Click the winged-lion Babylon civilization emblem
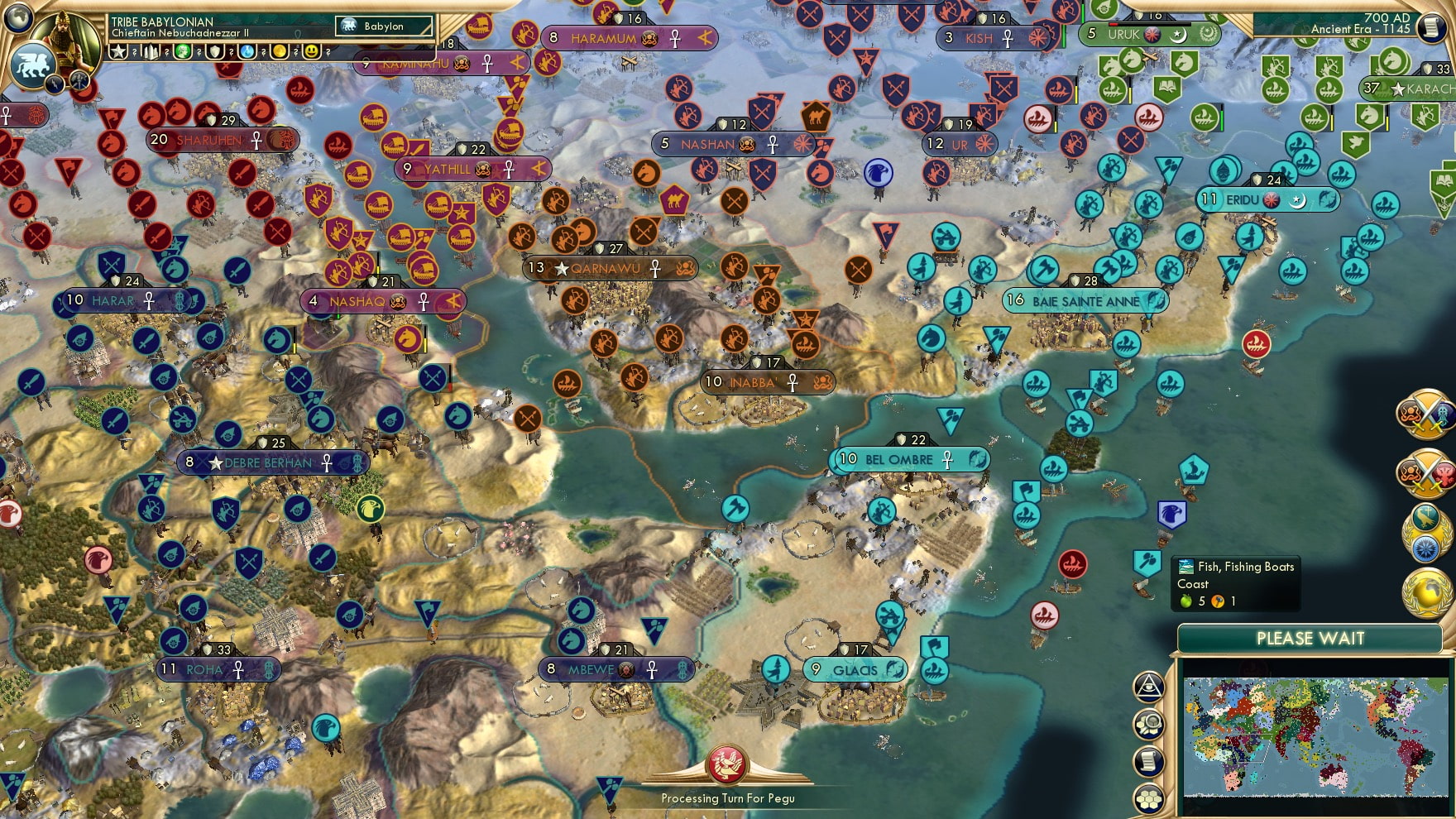Image resolution: width=1456 pixels, height=819 pixels. 32,65
